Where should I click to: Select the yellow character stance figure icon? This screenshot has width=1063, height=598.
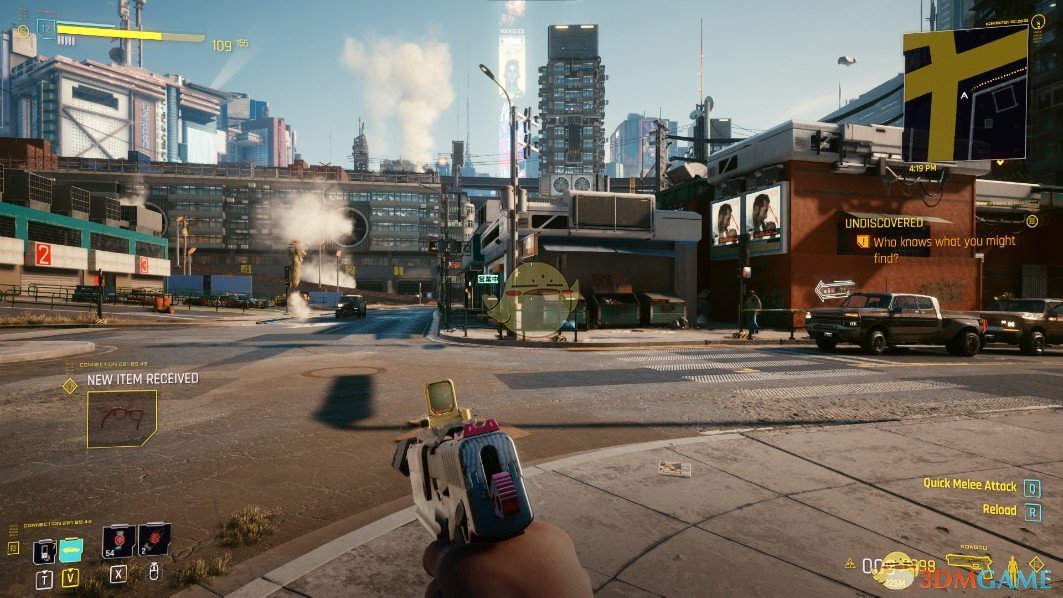[1012, 567]
